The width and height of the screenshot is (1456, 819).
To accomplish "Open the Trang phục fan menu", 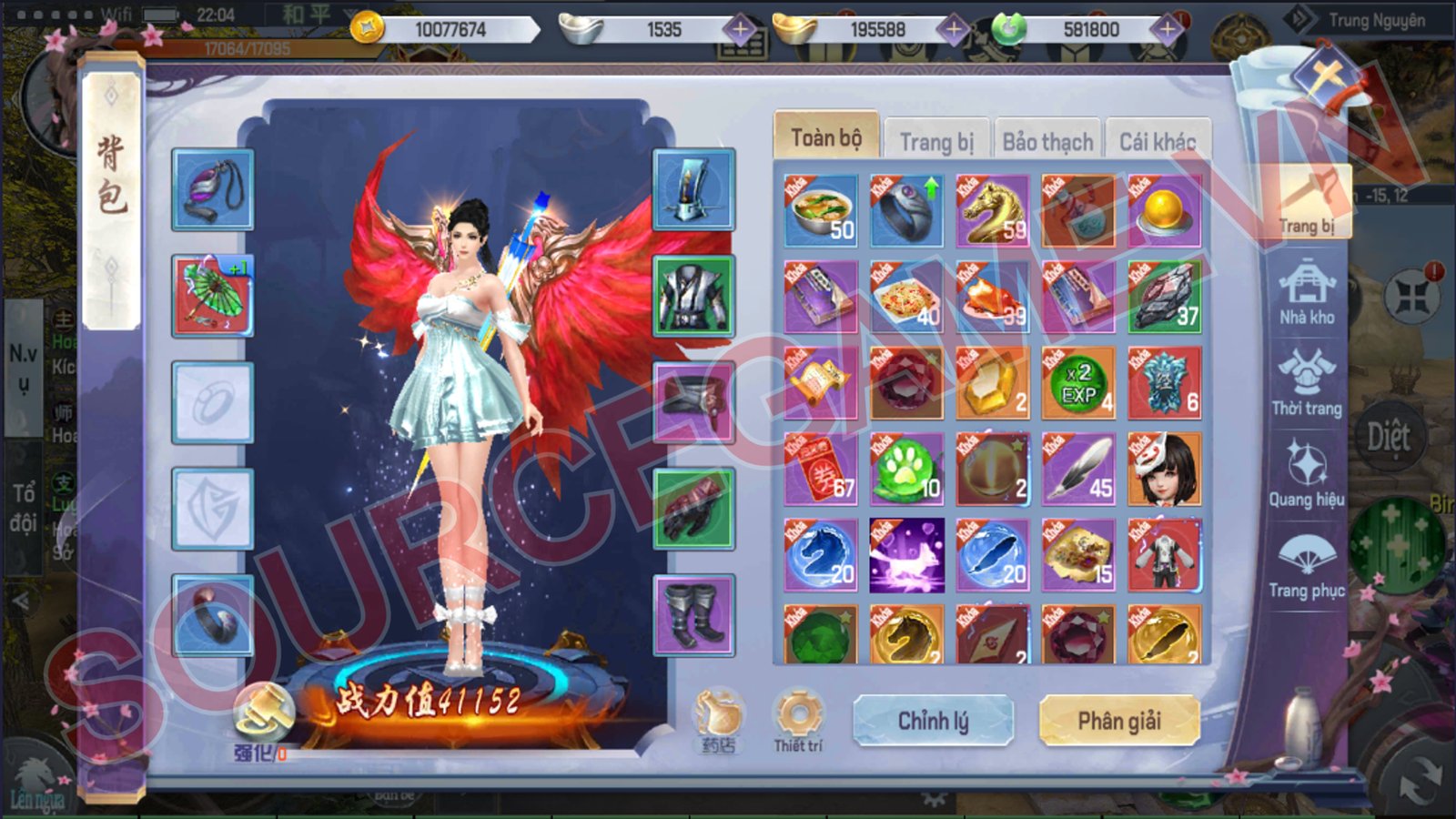I will [1307, 566].
